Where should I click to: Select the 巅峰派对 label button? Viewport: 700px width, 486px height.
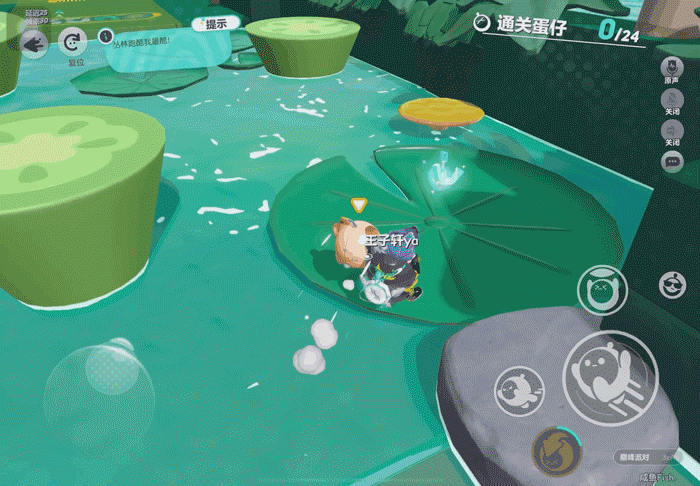tap(636, 456)
